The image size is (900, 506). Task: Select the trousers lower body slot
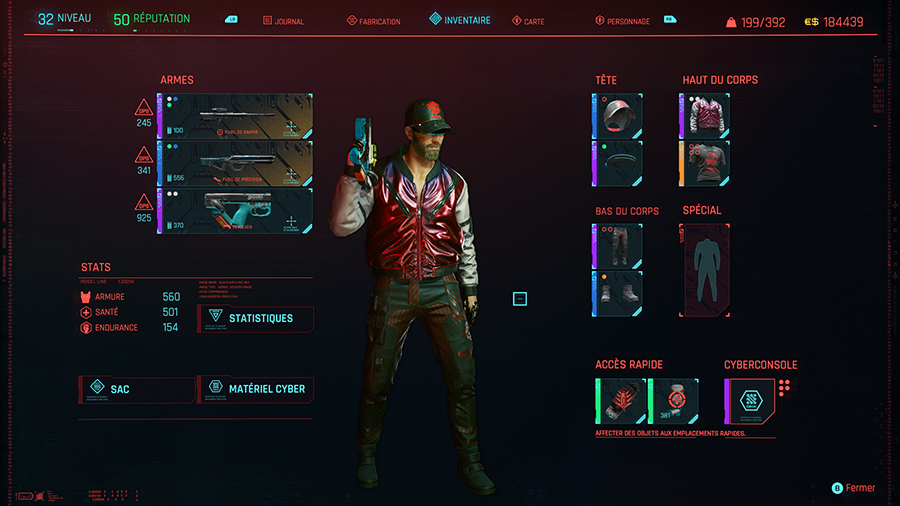pos(619,245)
